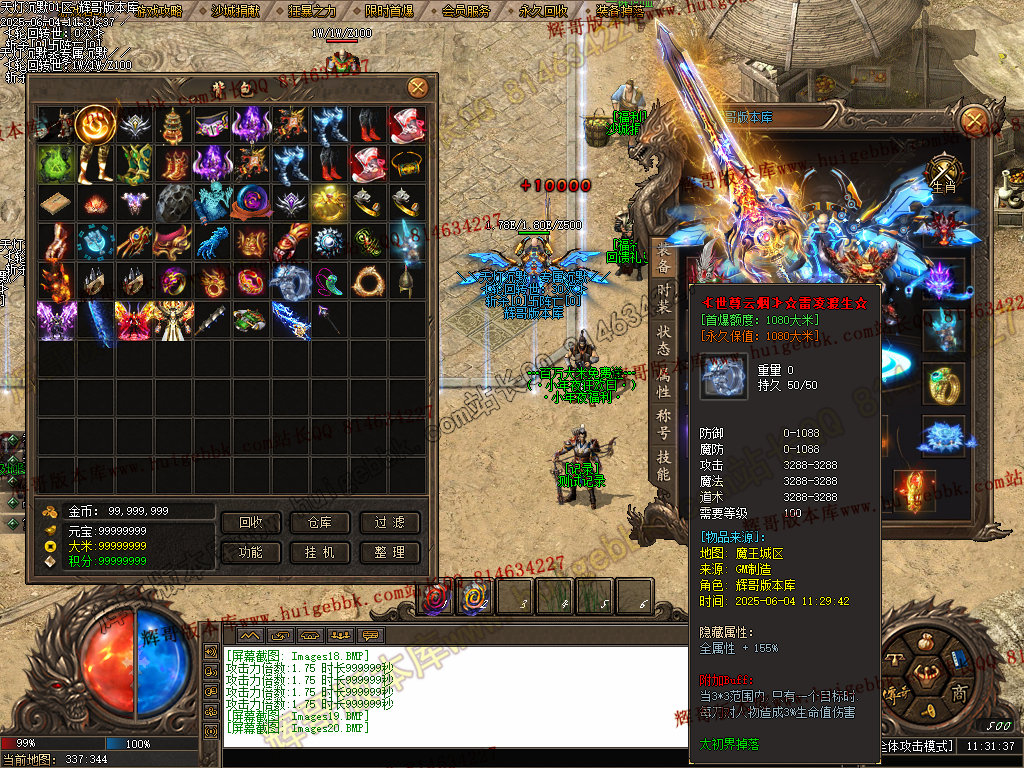Open the 称号 titles tab
Image resolution: width=1024 pixels, height=768 pixels.
coord(663,424)
